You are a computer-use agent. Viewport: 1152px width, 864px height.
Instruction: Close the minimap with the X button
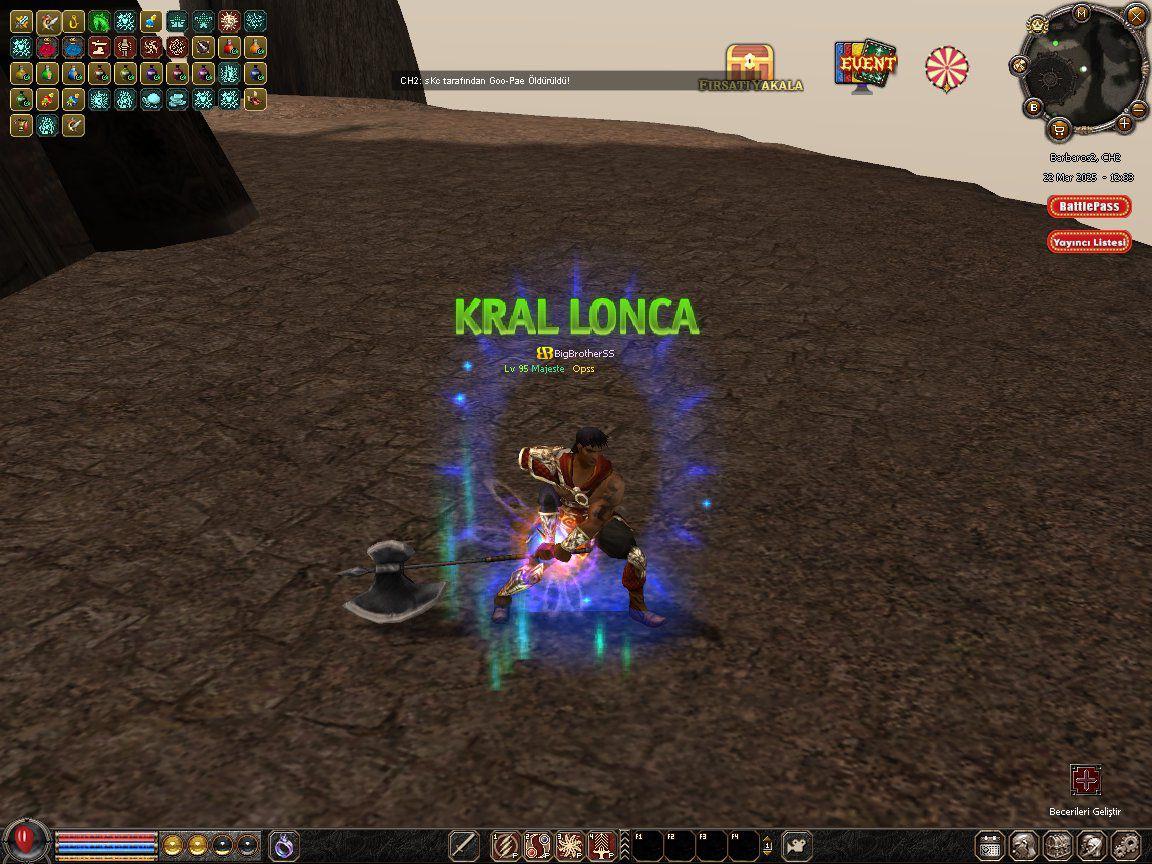coord(1134,15)
